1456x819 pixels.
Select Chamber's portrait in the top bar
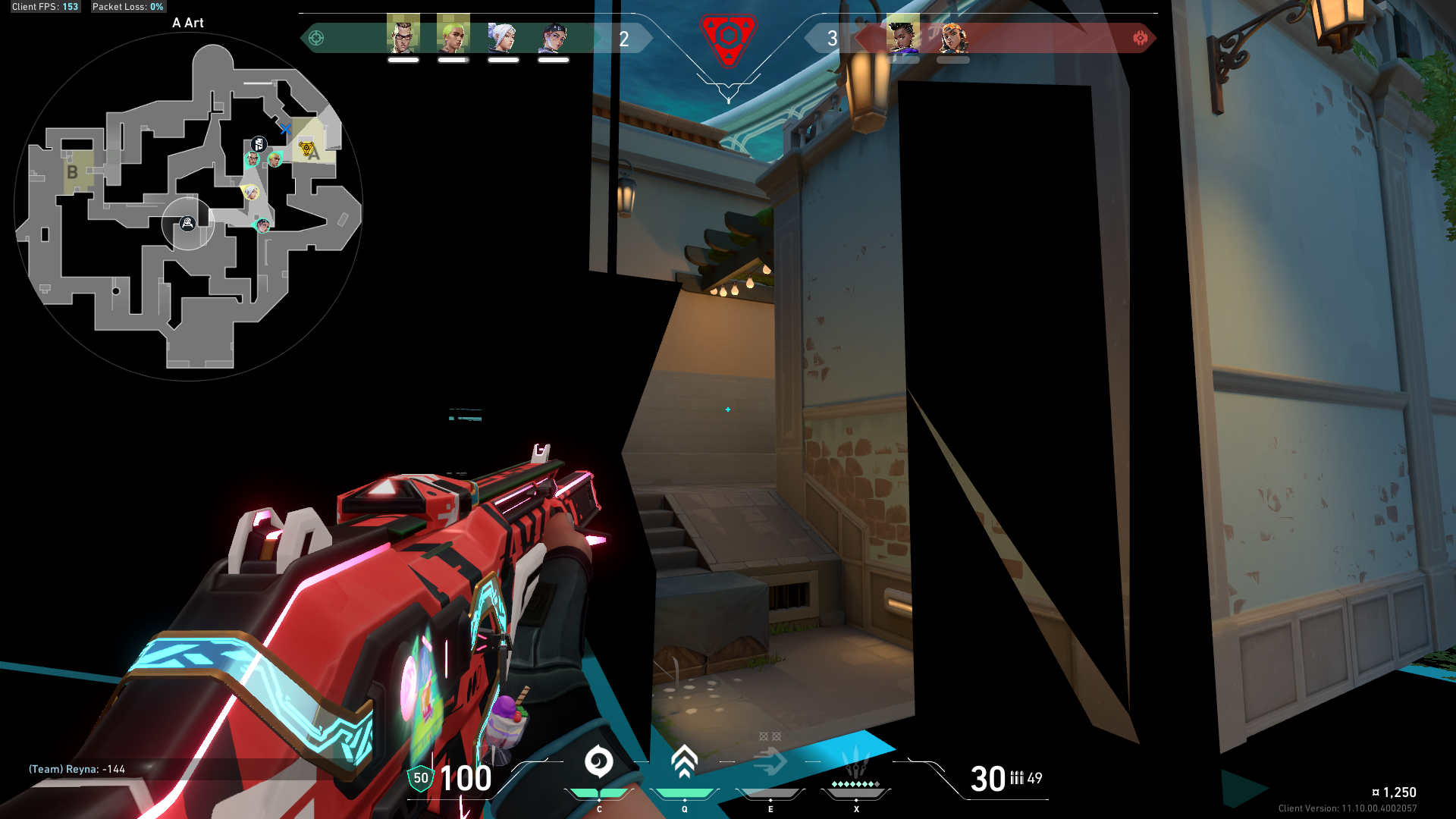click(x=403, y=35)
